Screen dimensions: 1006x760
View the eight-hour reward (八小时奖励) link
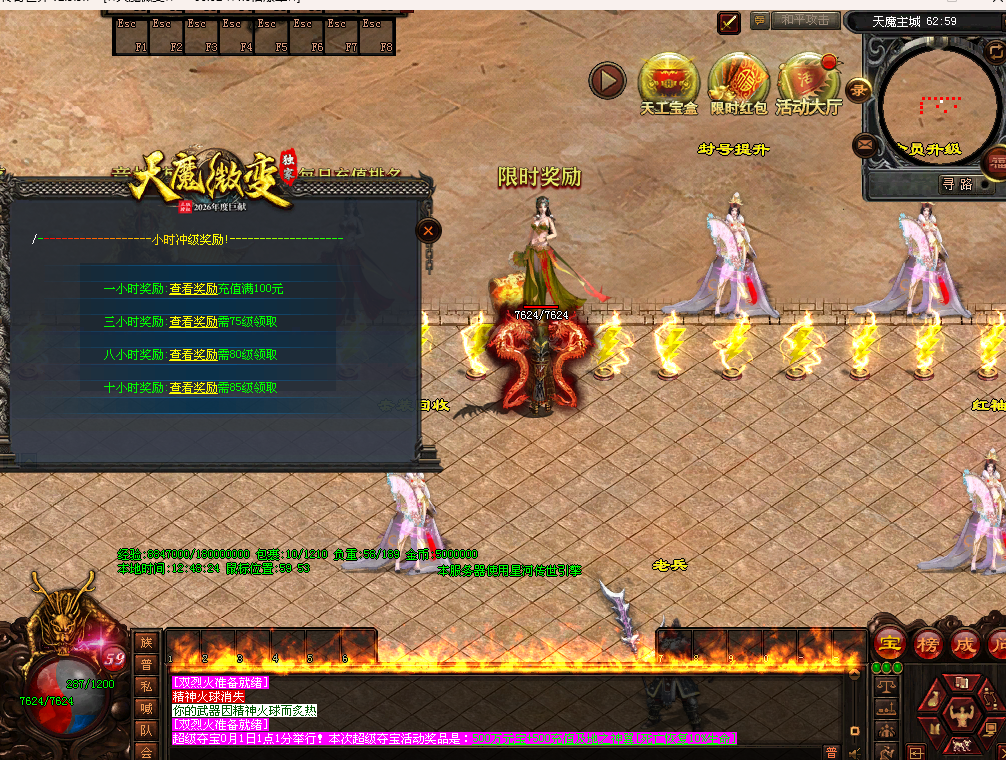[193, 355]
